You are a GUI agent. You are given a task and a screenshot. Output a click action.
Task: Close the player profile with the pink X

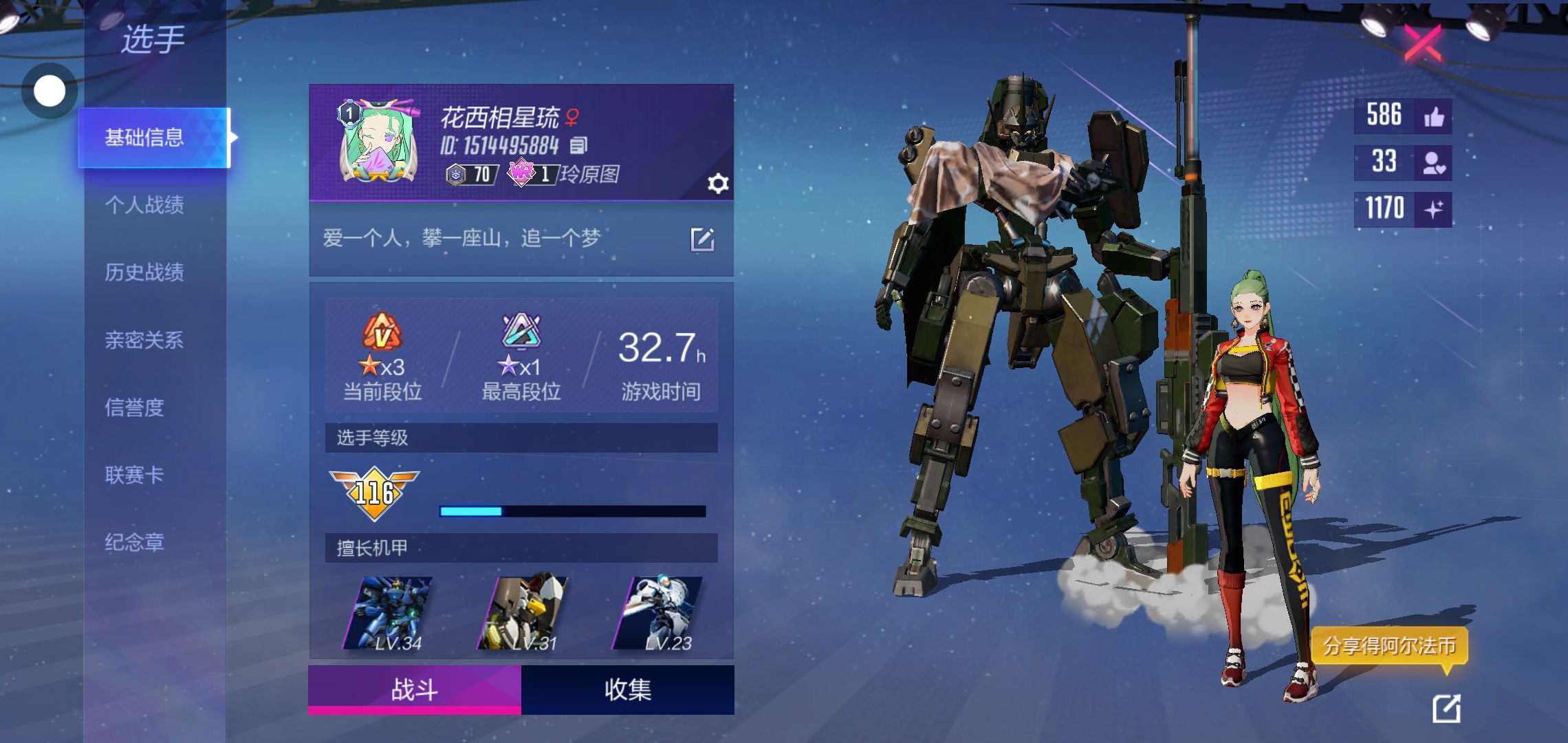tap(1422, 43)
